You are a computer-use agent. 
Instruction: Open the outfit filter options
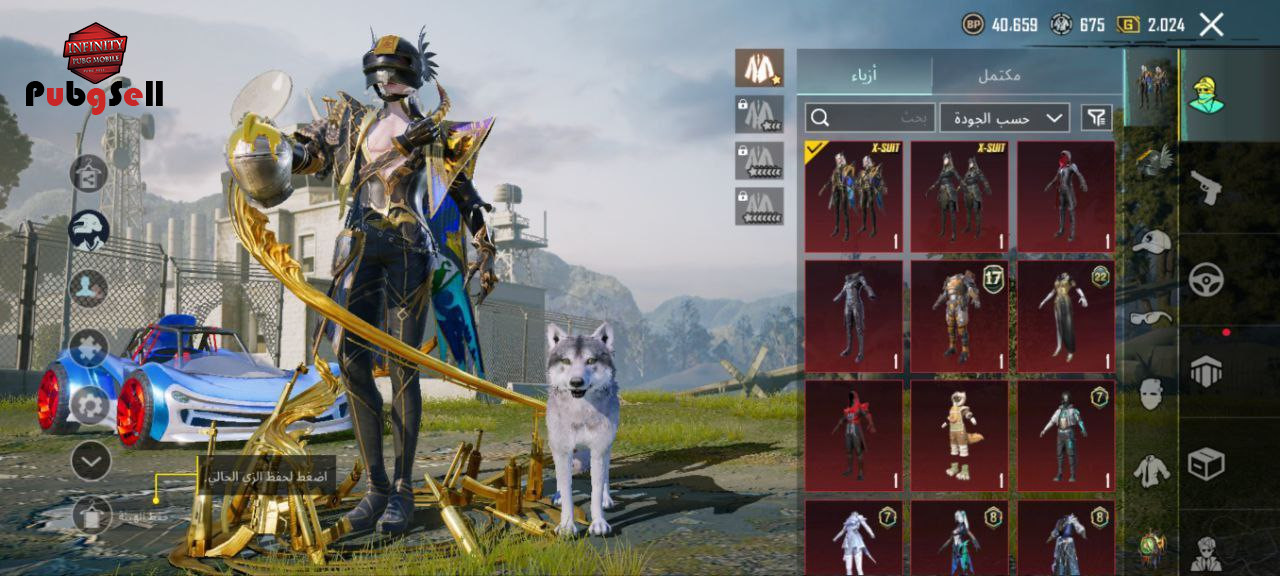pyautogui.click(x=1096, y=118)
